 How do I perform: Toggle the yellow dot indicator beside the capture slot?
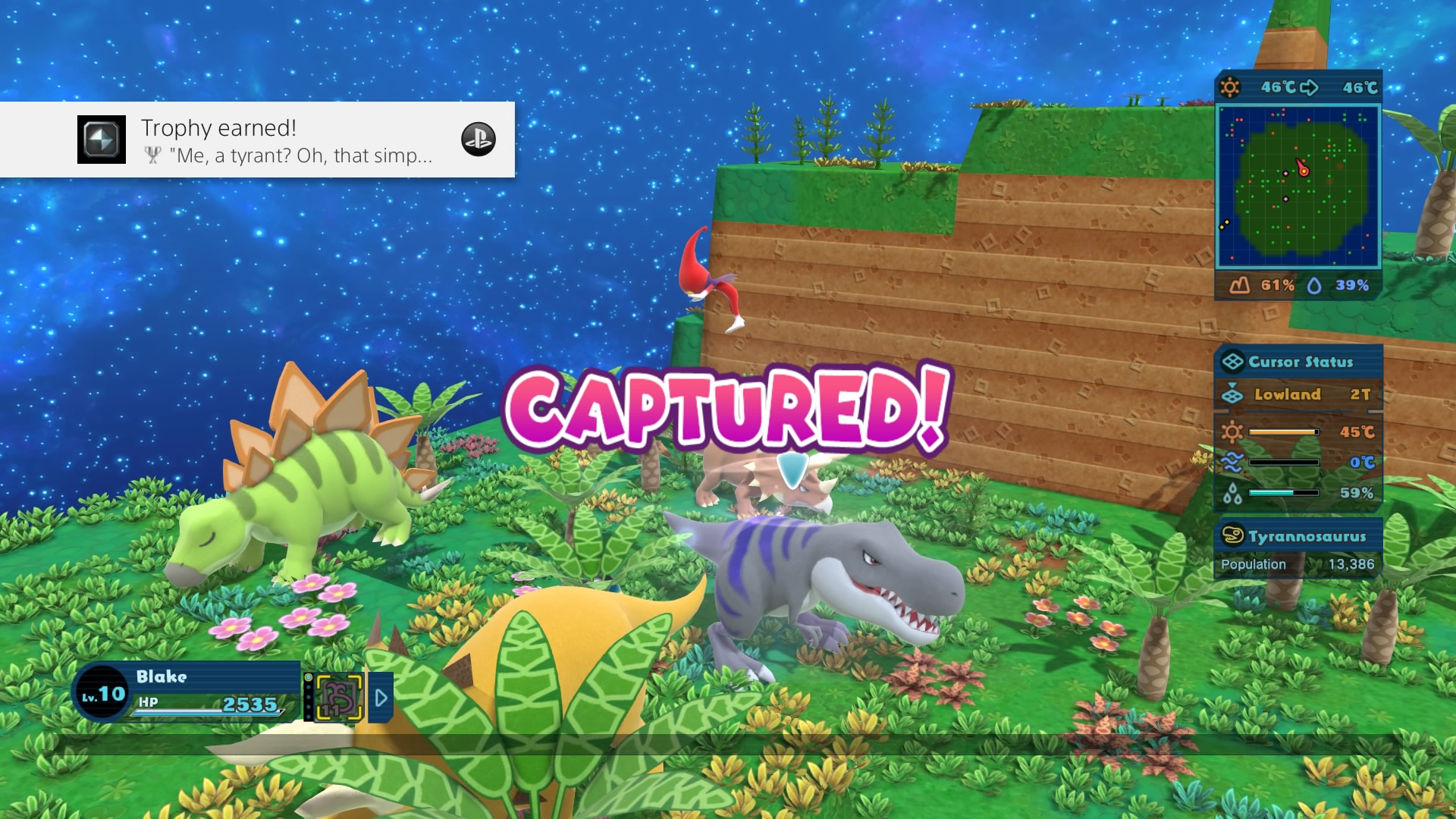click(309, 677)
